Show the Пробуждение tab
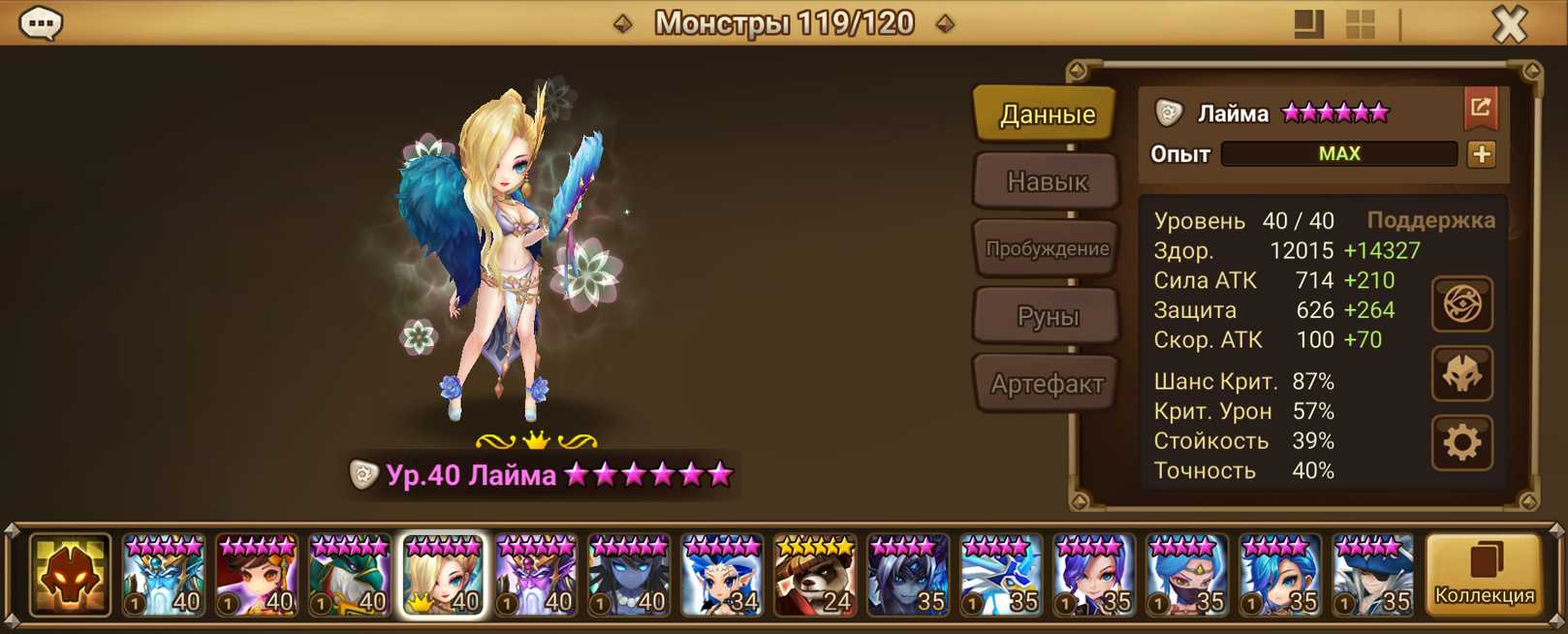1568x634 pixels. click(1047, 249)
